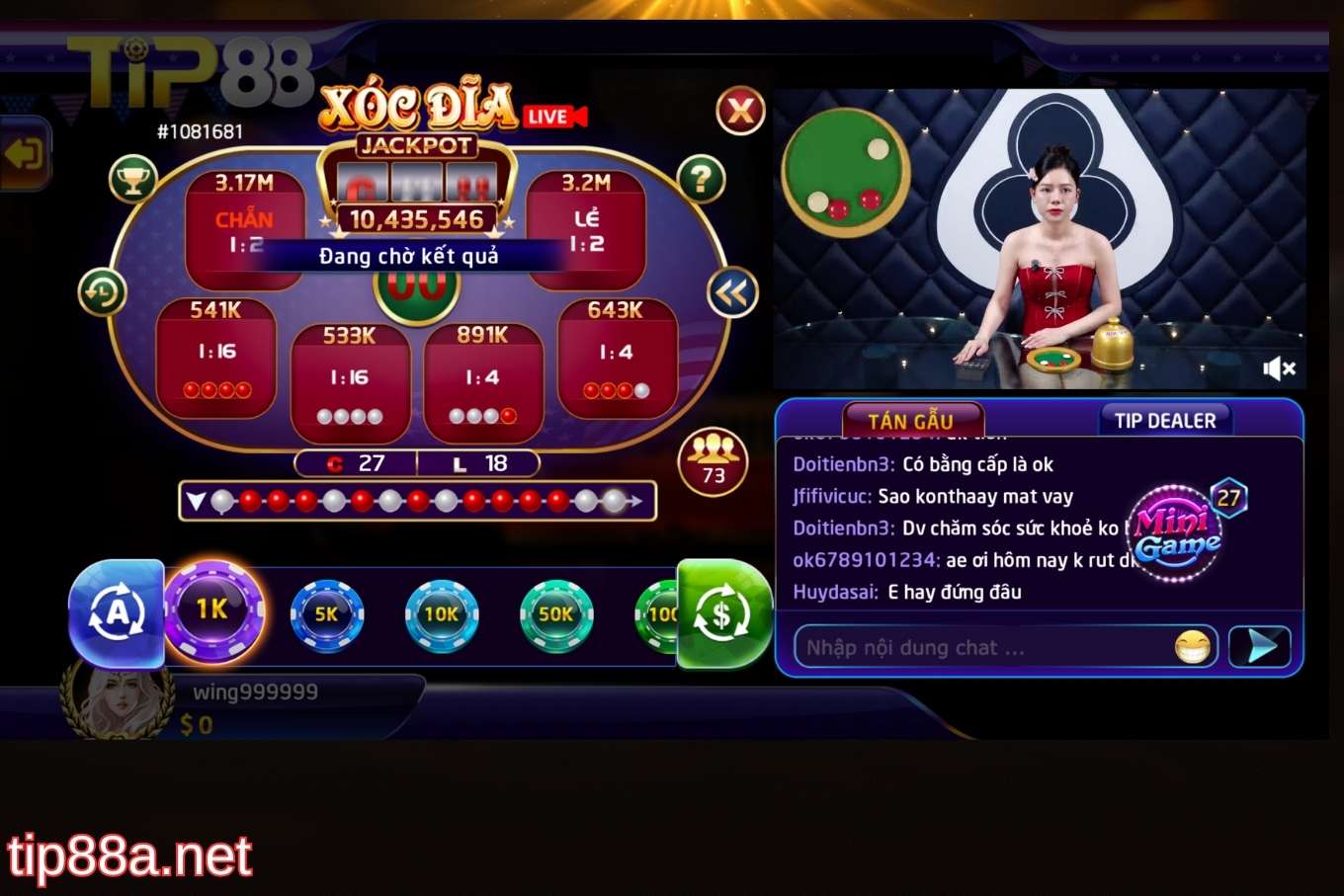The width and height of the screenshot is (1344, 896).
Task: Bet on three red one white 1:4
Action: [x=617, y=358]
